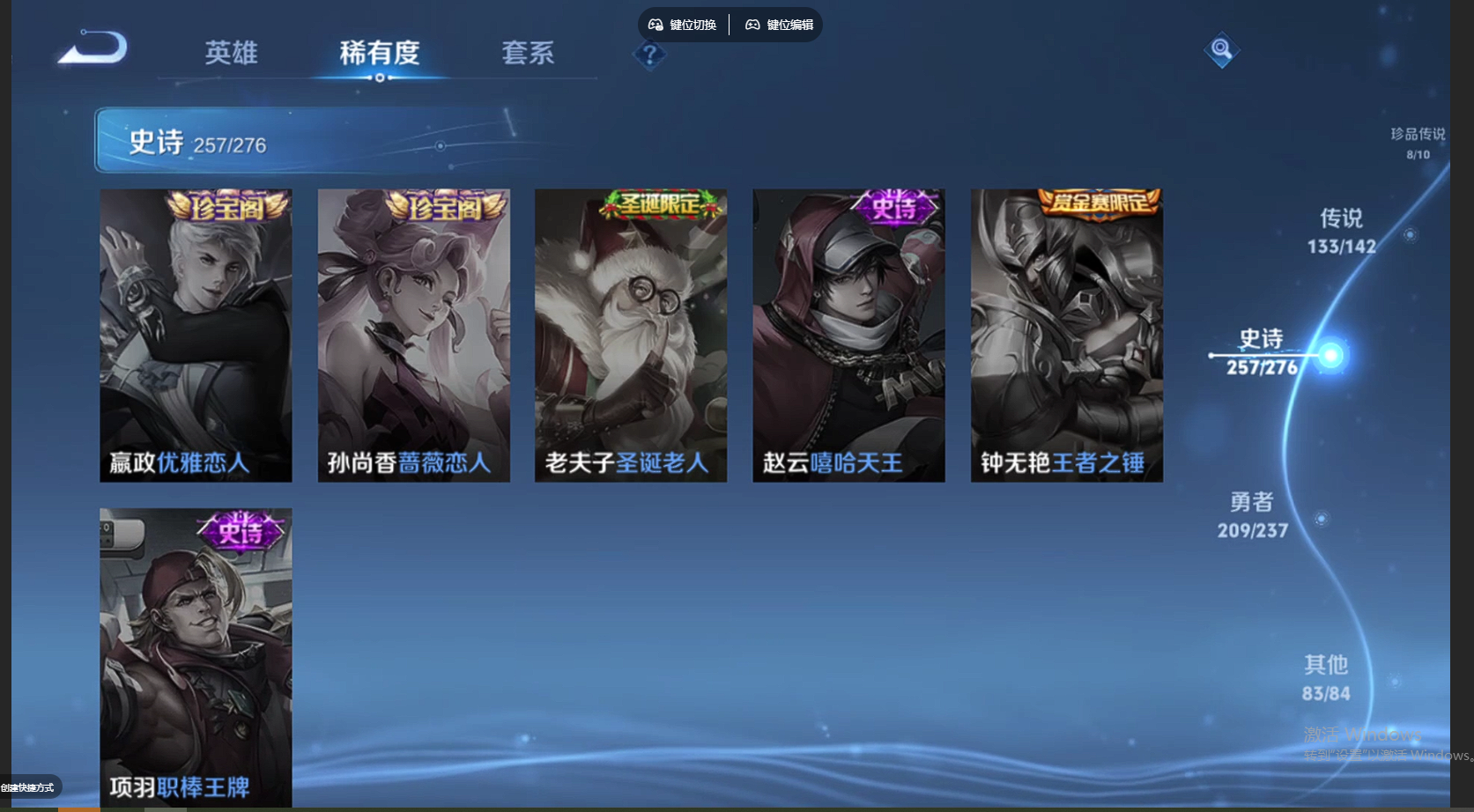Open the 孙尚香 蔷薇恋人 skin thumbnail
This screenshot has width=1474, height=812.
click(x=413, y=335)
